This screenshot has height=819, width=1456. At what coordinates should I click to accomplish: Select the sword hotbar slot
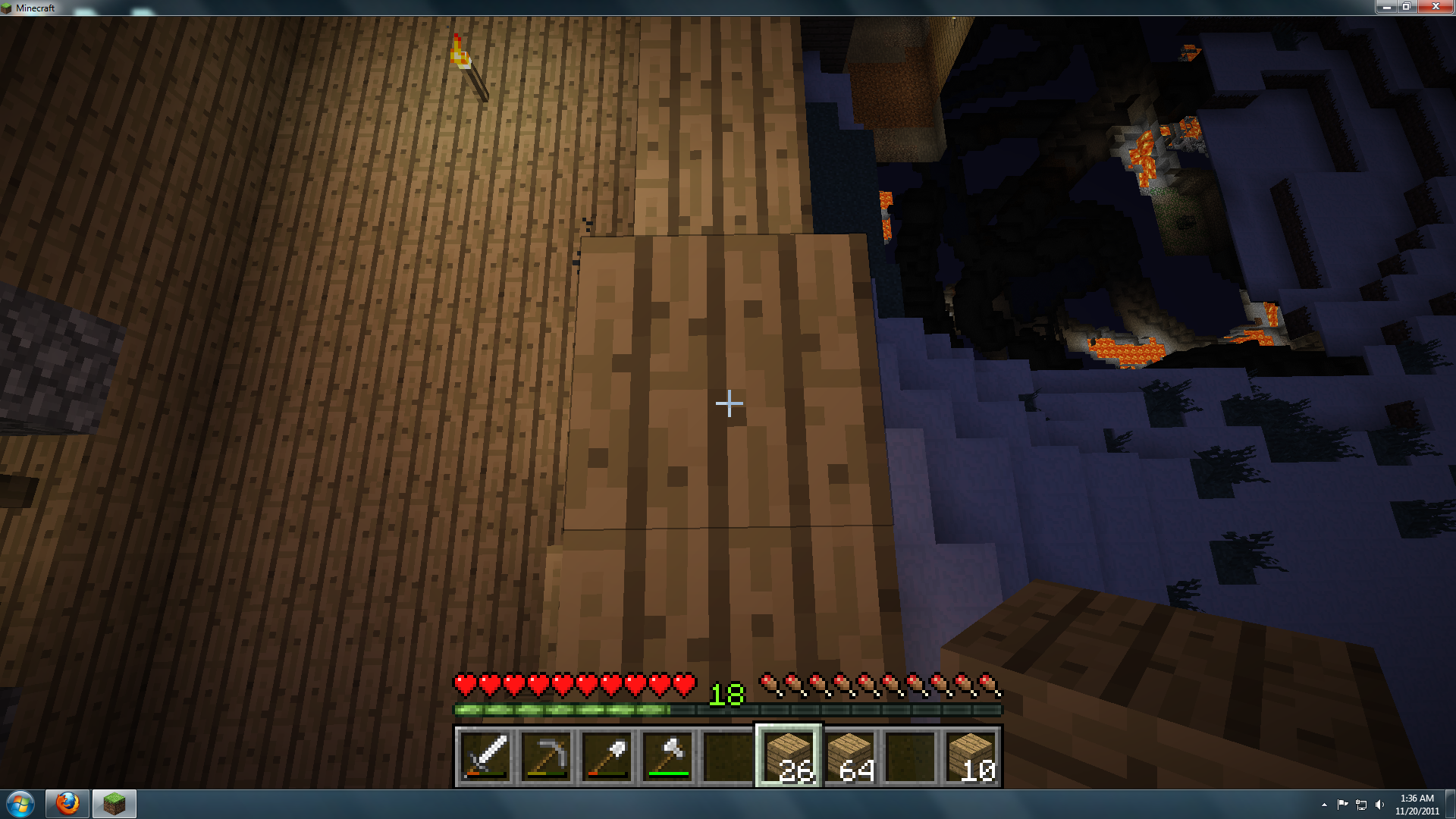(485, 756)
